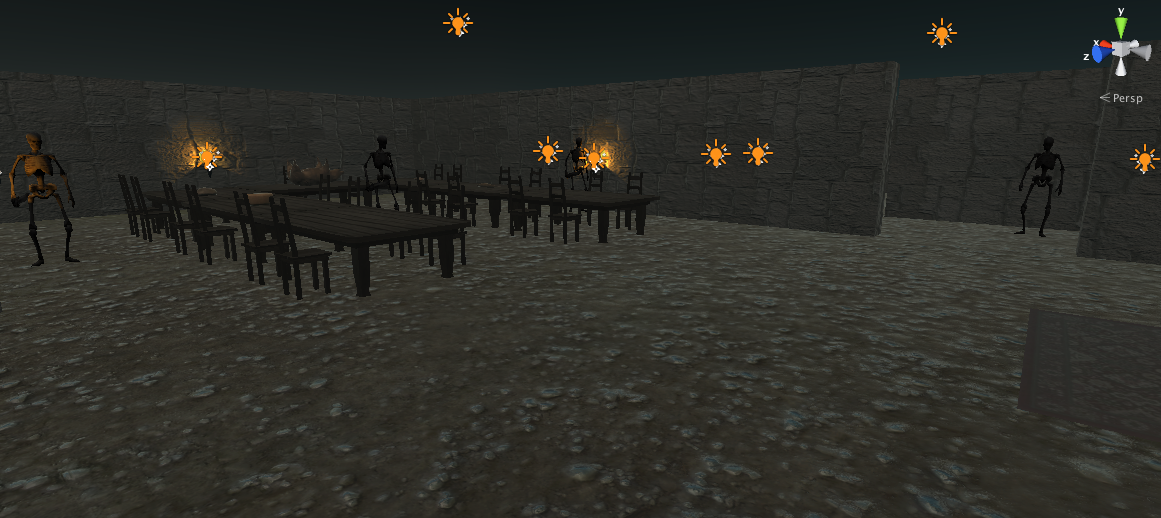
Task: Click the gizmo's center cube
Action: coord(1121,49)
